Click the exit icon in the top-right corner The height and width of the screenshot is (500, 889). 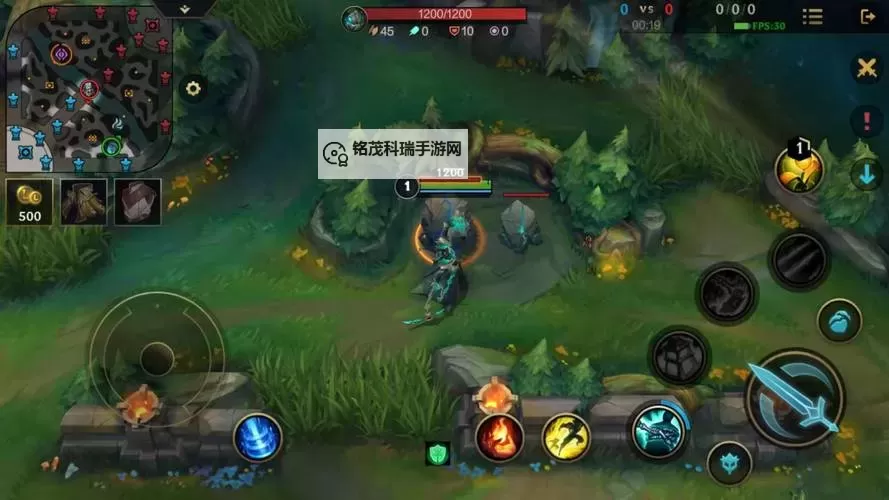tap(867, 17)
